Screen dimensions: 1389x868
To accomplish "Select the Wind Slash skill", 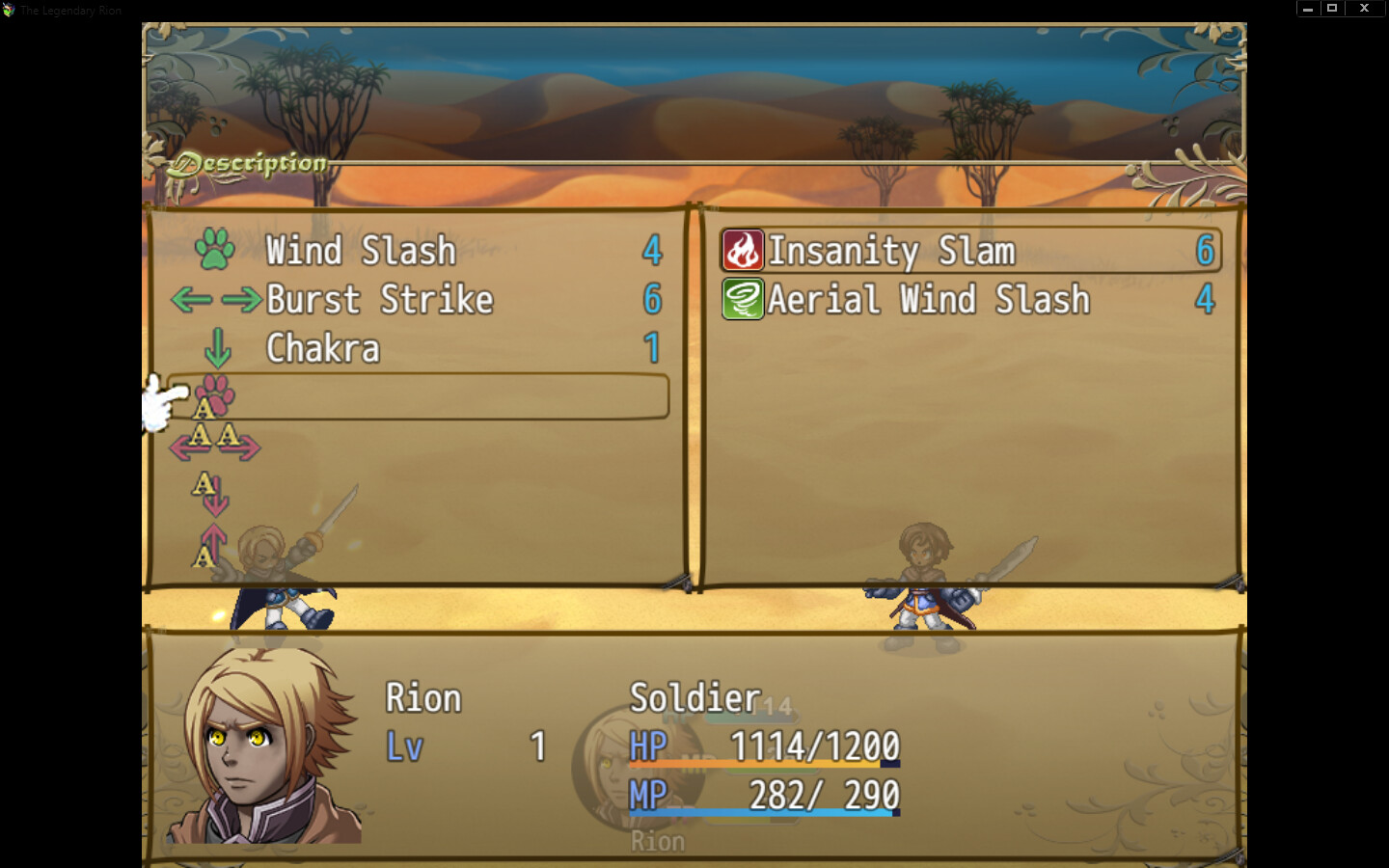I will coord(362,251).
